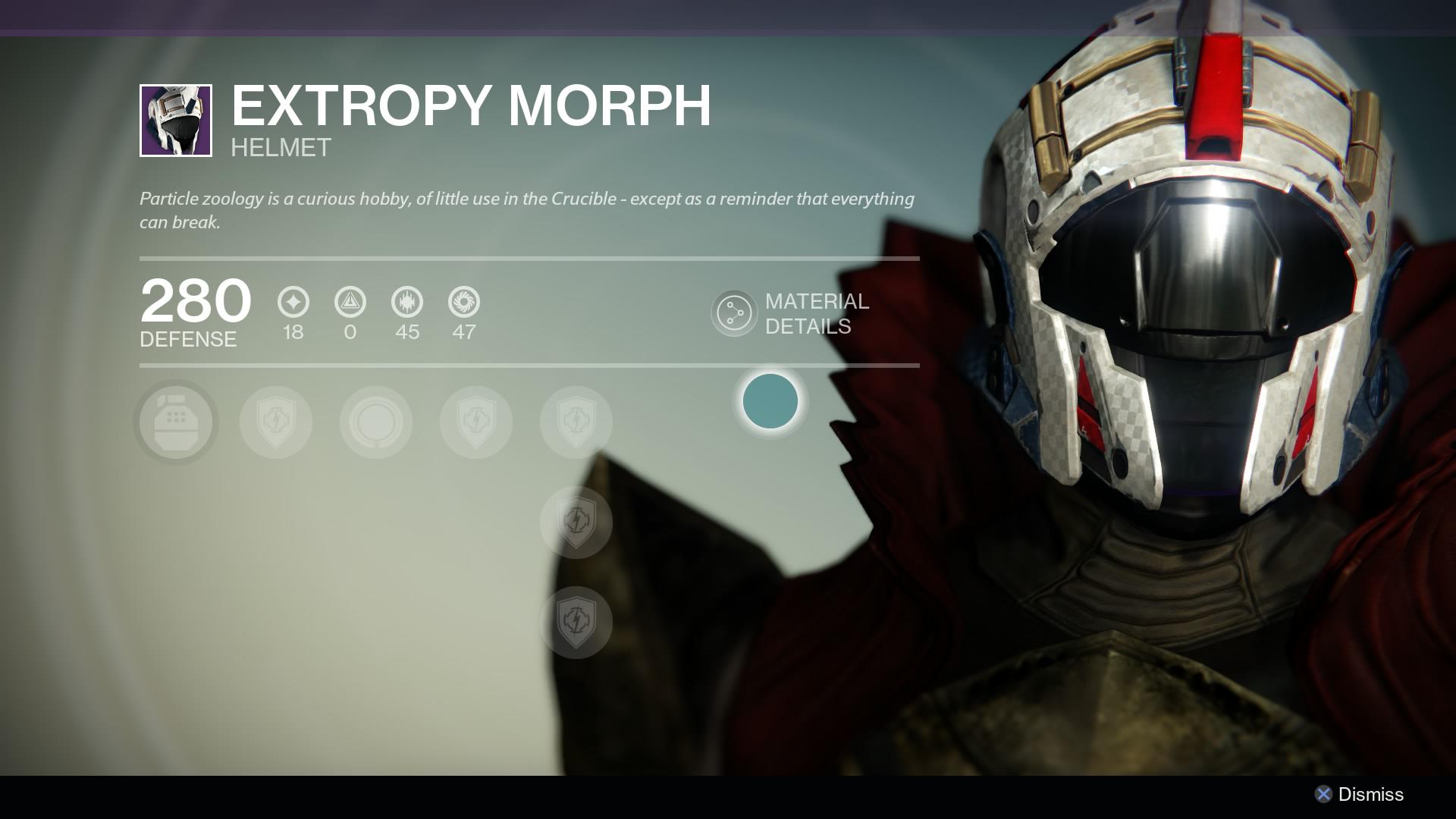The image size is (1456, 819).
Task: Select the grenade perk node
Action: click(x=174, y=422)
